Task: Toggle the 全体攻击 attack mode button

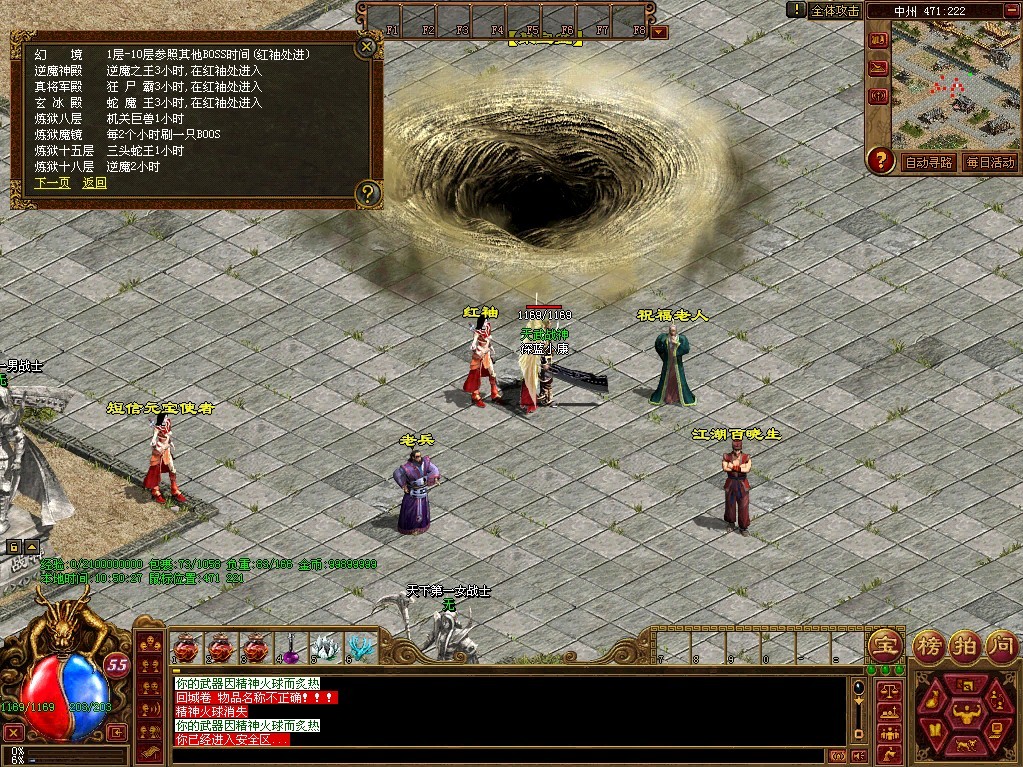Action: [835, 10]
